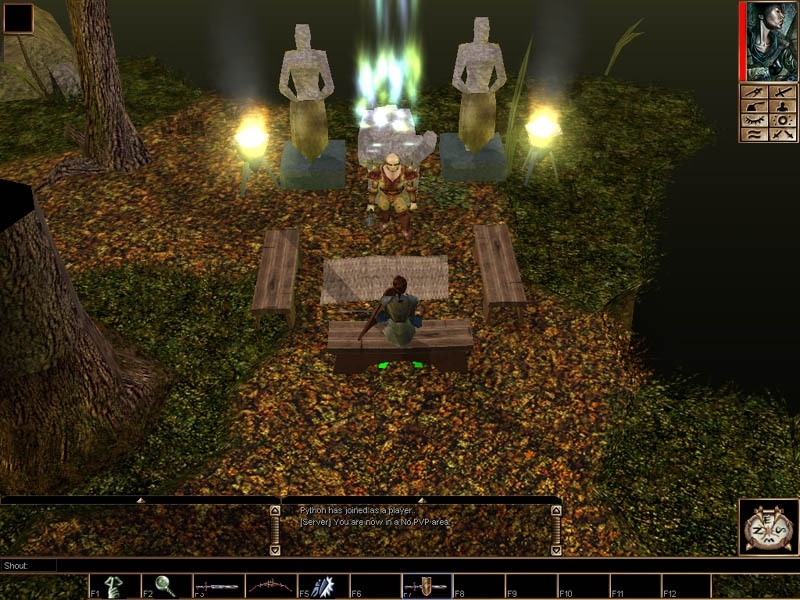Activate the F5 blue burst ability
The image size is (800, 600).
[x=322, y=586]
